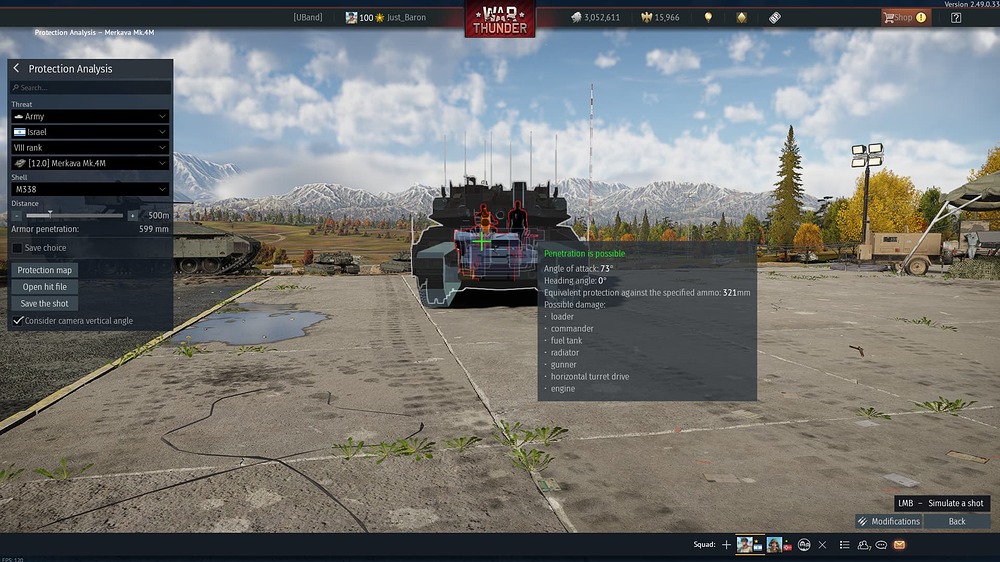1000x562 pixels.
Task: Return with the Back button
Action: [957, 521]
